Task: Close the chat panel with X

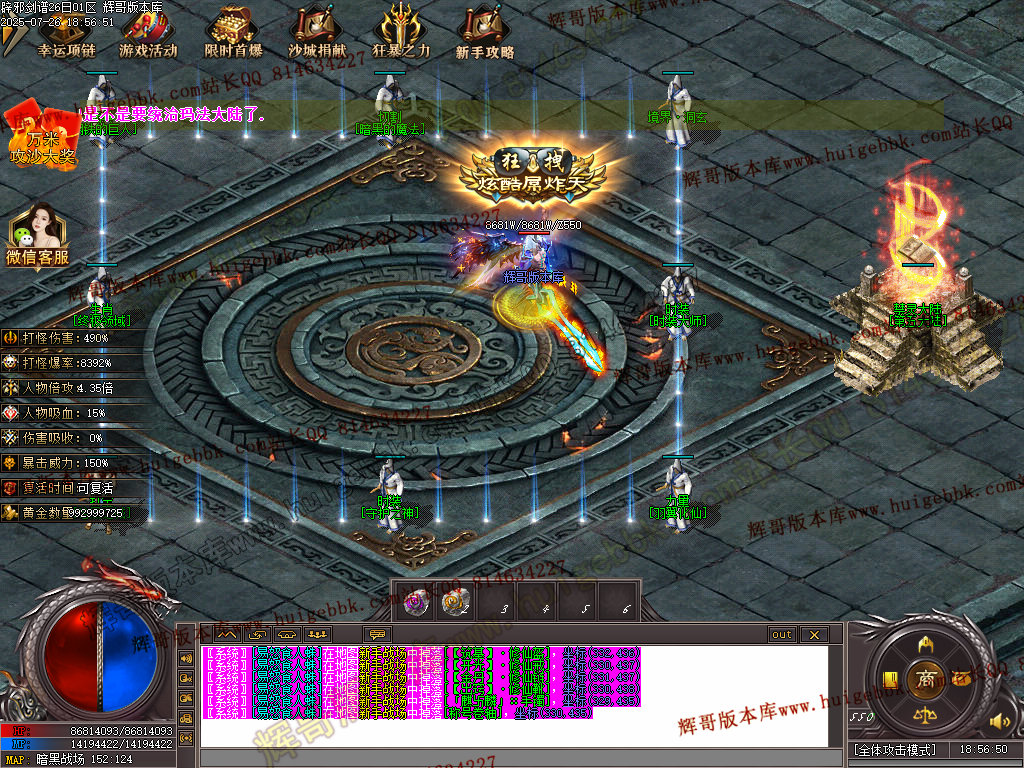Action: click(x=813, y=634)
